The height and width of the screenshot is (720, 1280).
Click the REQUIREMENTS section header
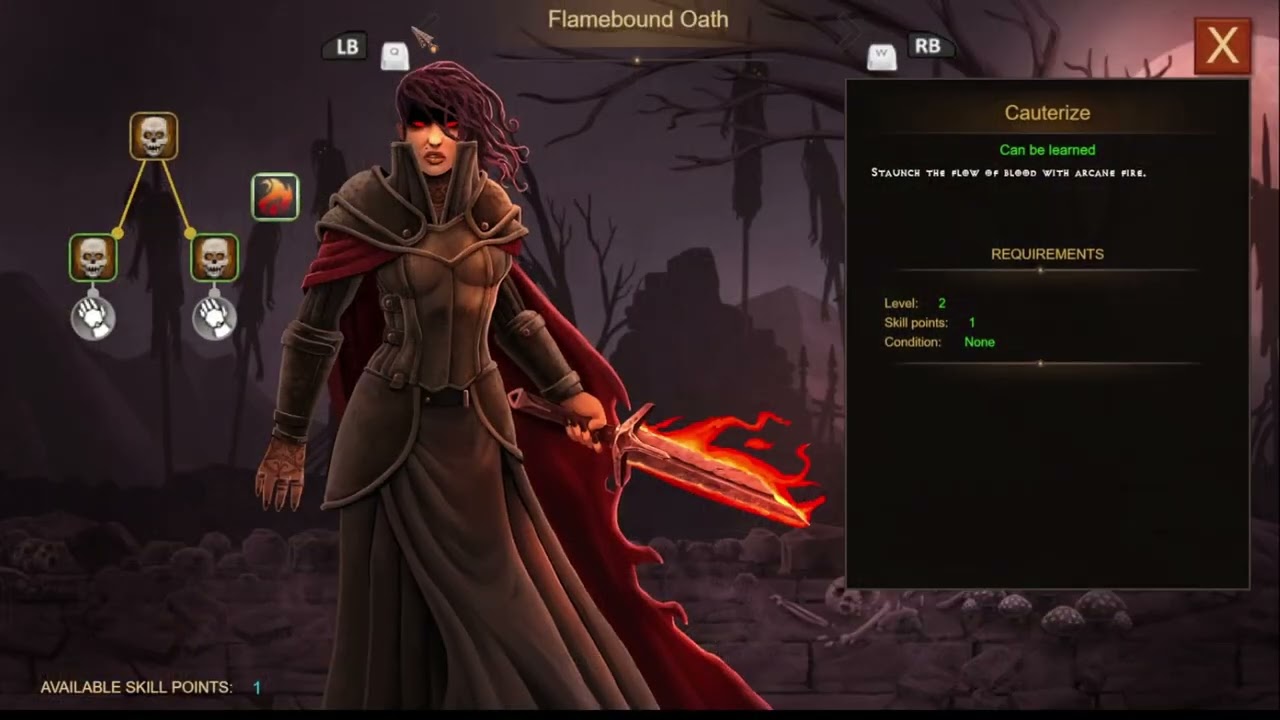coord(1046,254)
